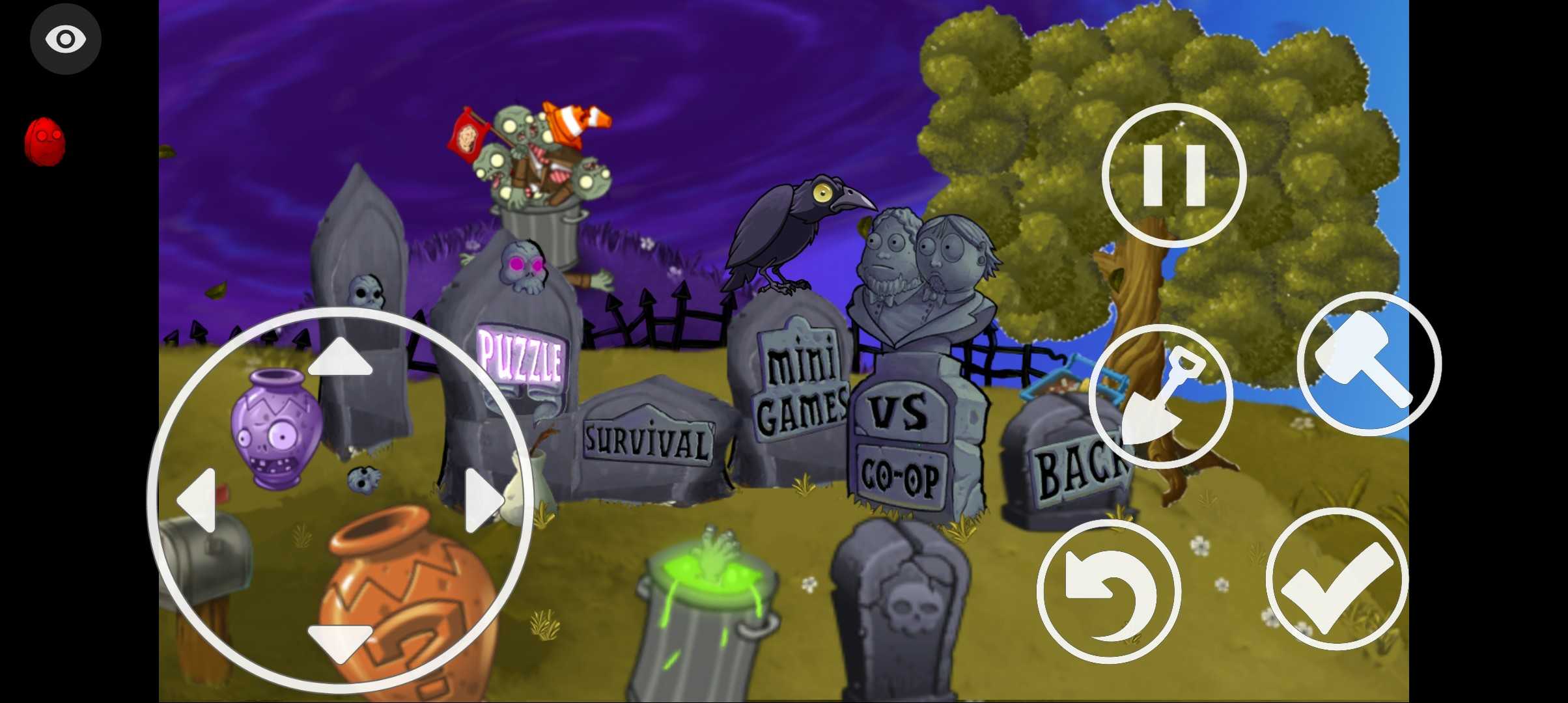Toggle overlay visibility with the eye icon
This screenshot has height=703, width=1568.
click(x=65, y=39)
